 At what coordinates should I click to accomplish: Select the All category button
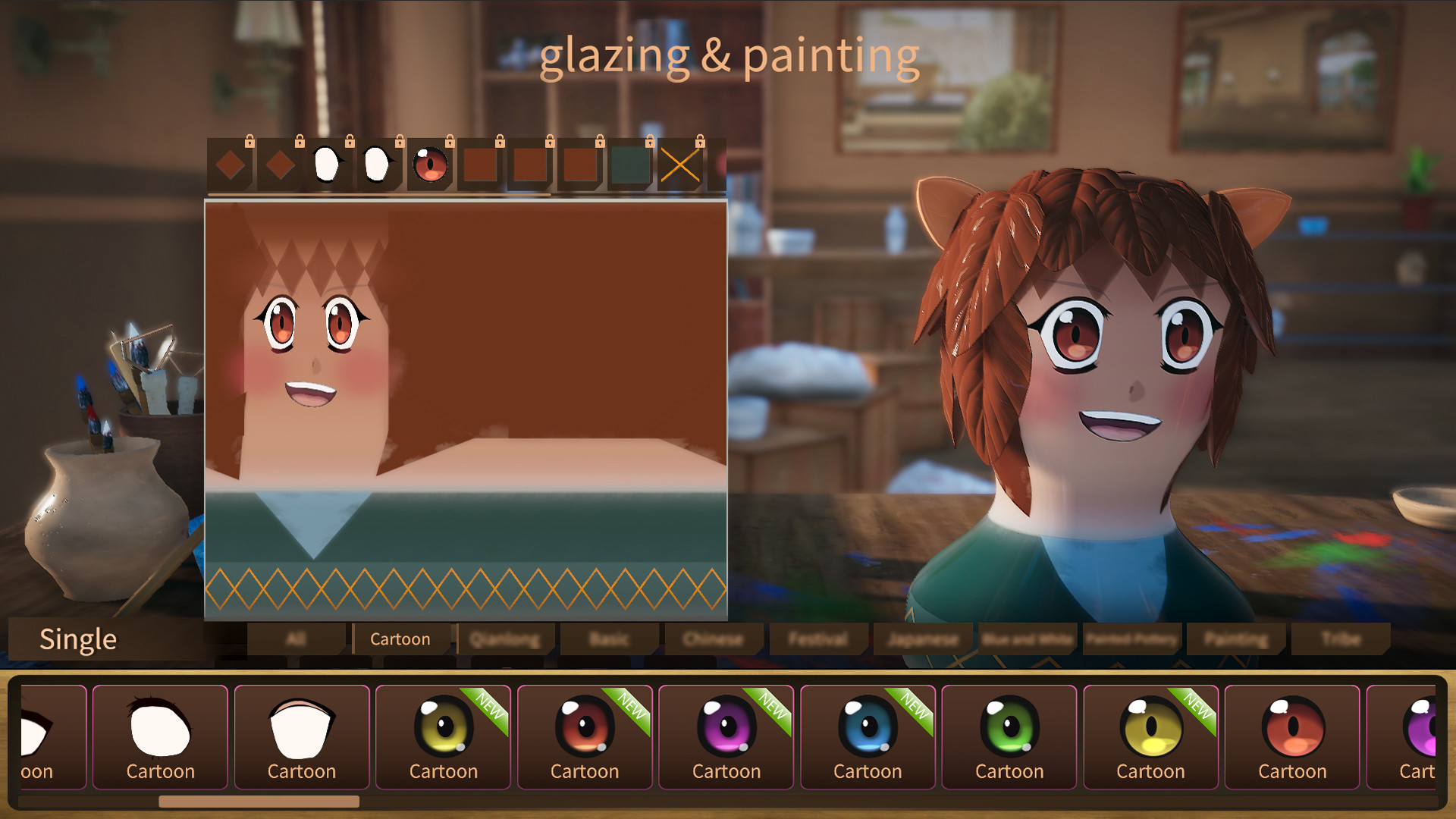296,639
